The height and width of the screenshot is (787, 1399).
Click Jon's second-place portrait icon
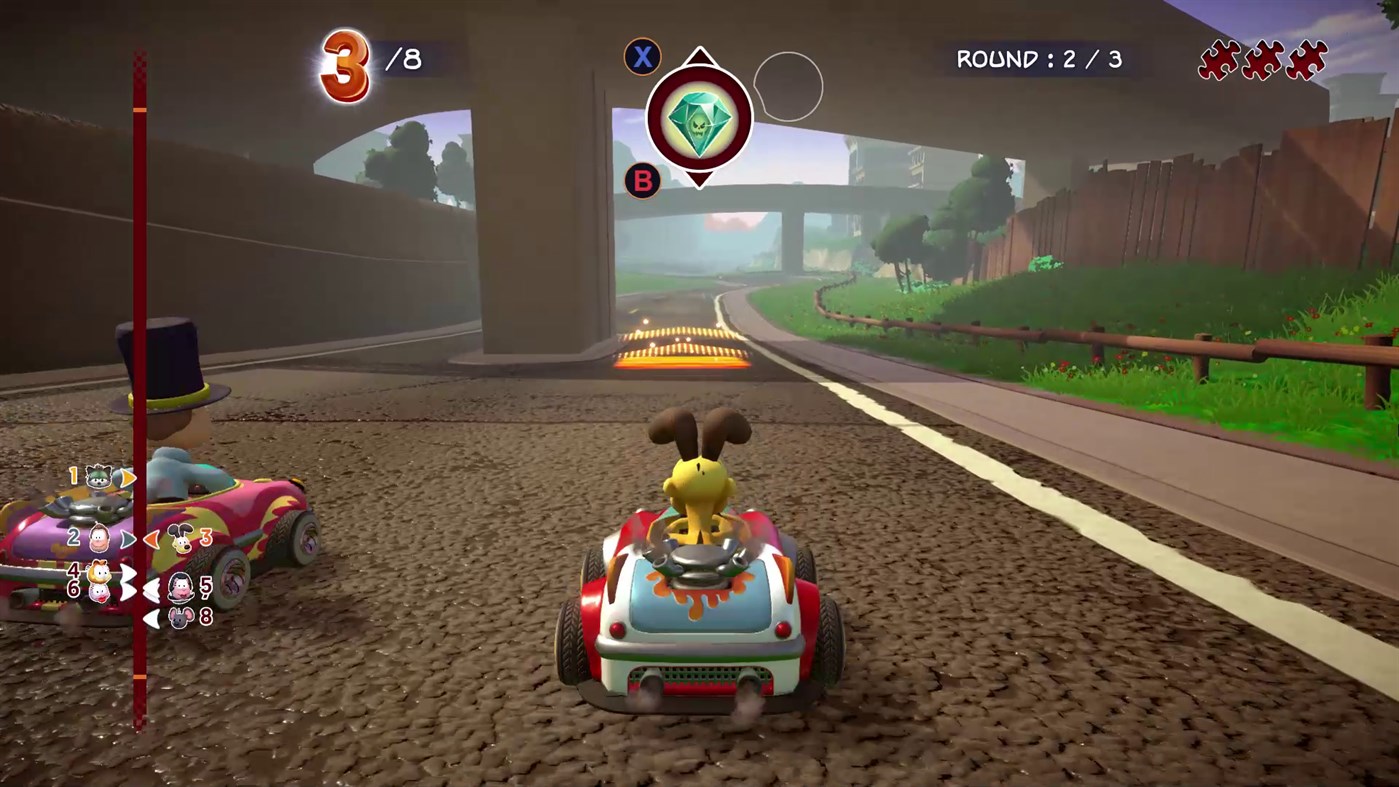tap(100, 539)
